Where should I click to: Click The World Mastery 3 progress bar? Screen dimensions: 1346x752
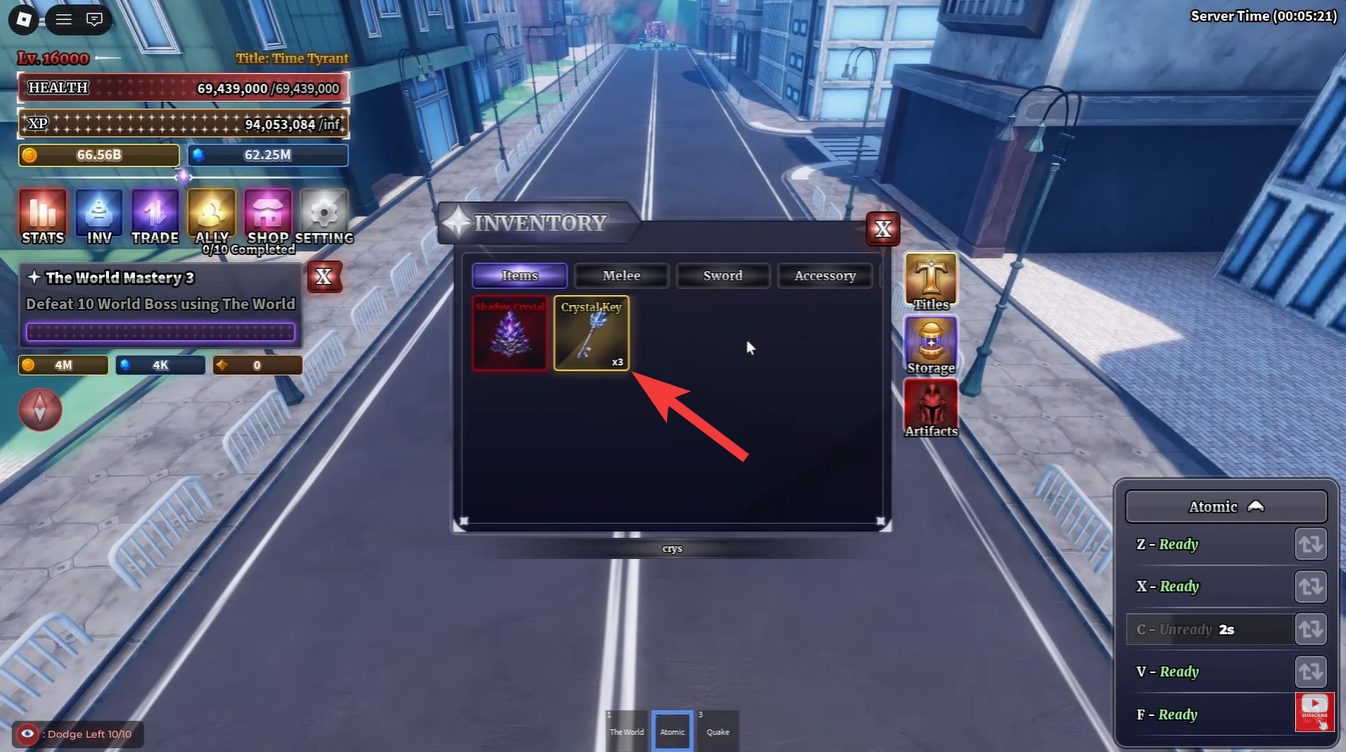coord(160,331)
